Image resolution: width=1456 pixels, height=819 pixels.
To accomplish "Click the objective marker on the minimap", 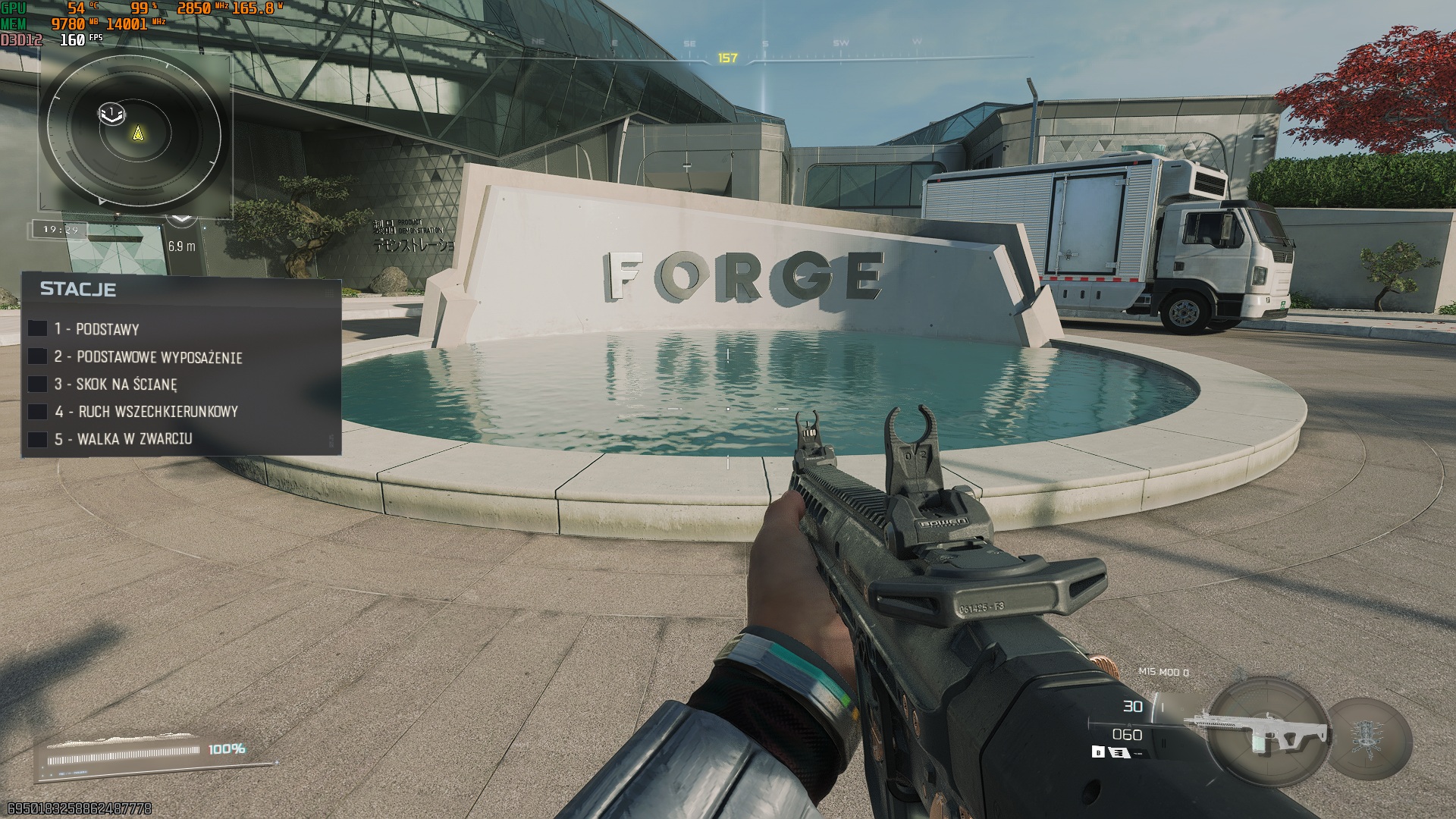I will click(x=111, y=113).
